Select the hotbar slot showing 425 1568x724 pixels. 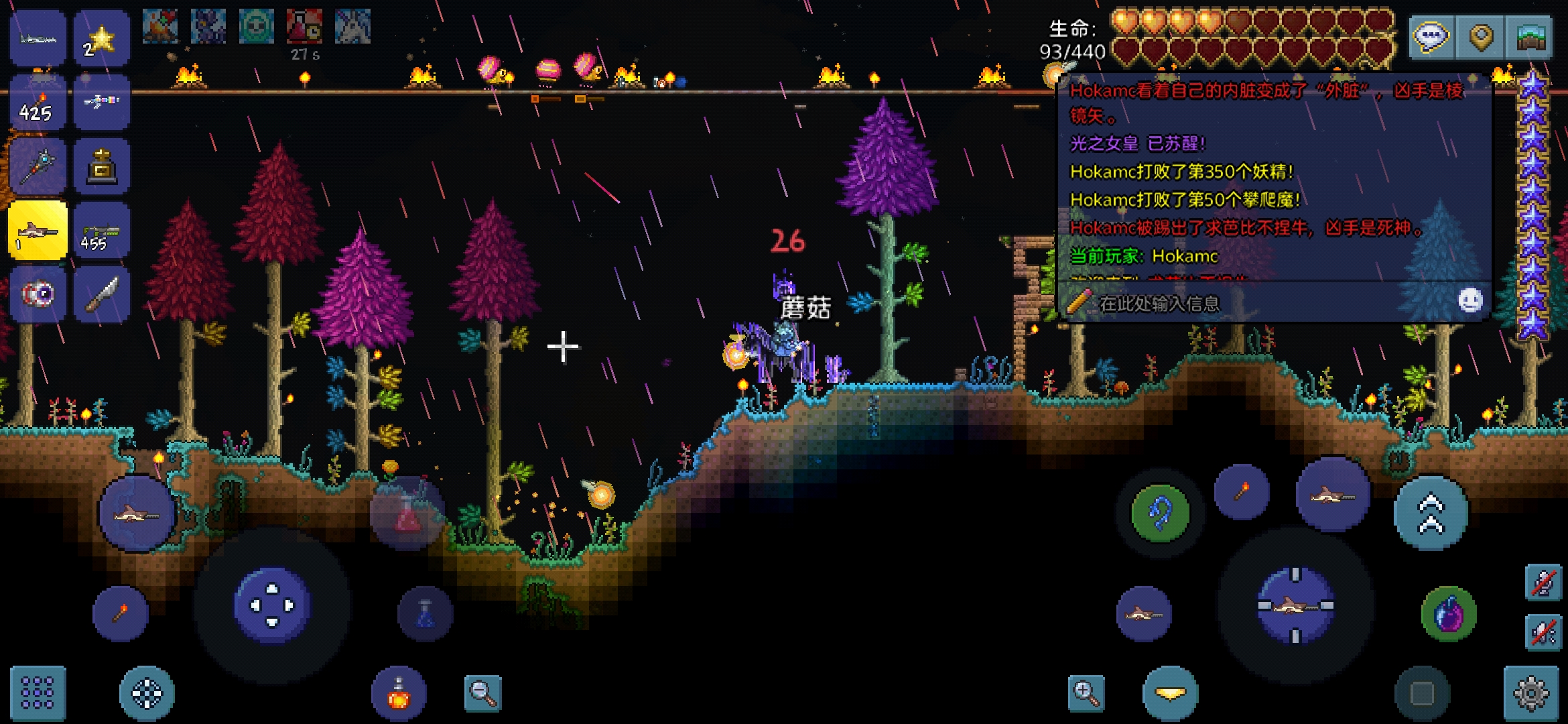[x=38, y=103]
